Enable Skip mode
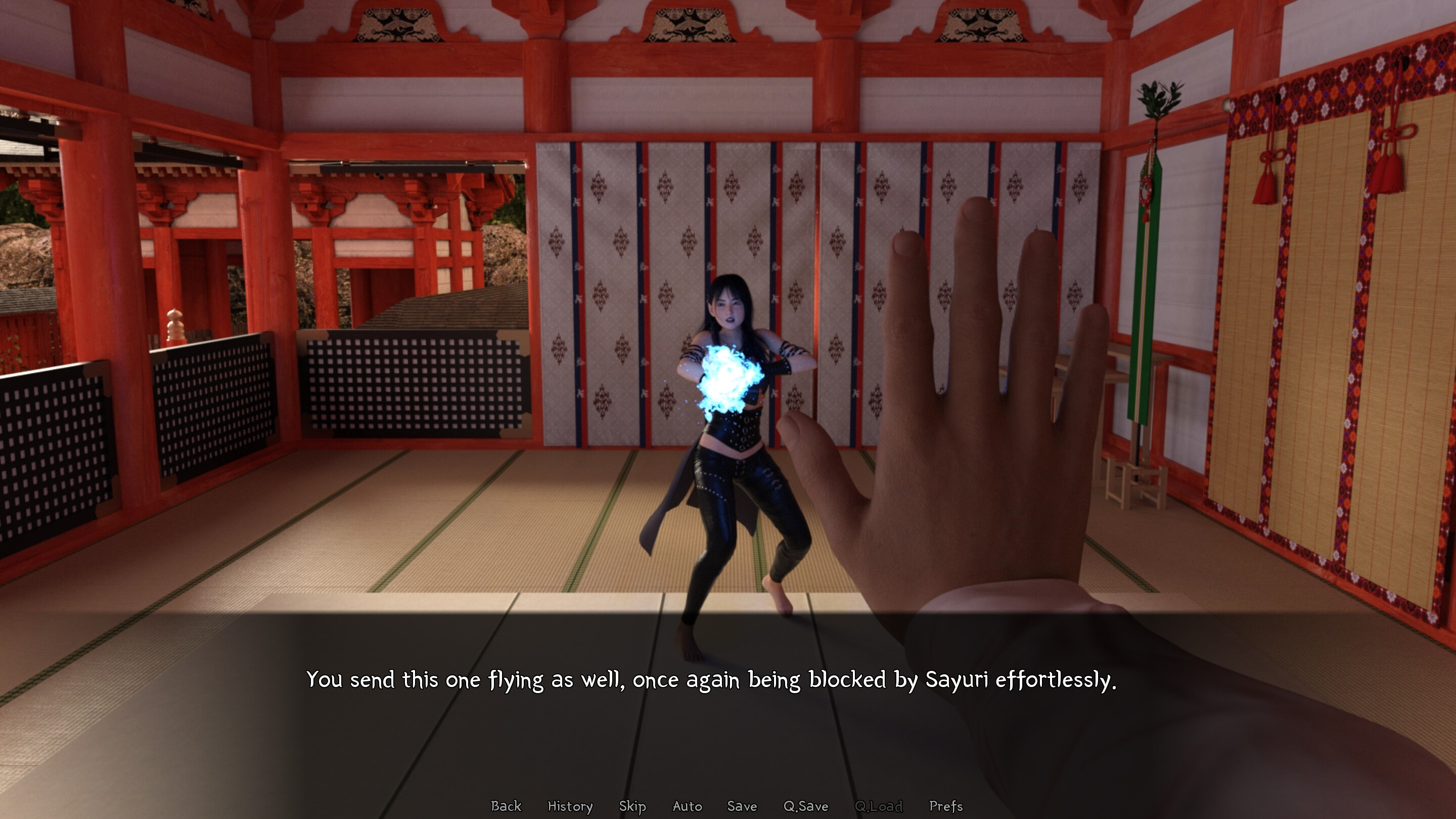 pyautogui.click(x=632, y=806)
